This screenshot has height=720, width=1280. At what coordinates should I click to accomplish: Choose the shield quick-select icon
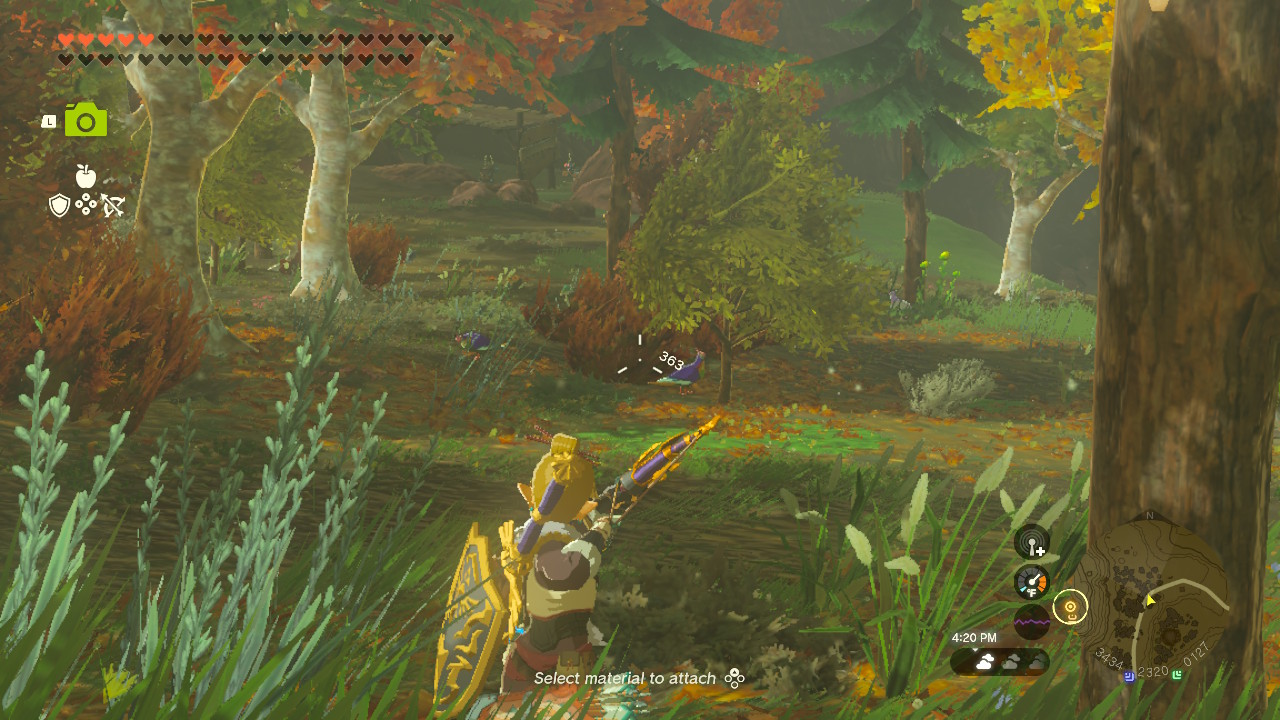60,205
